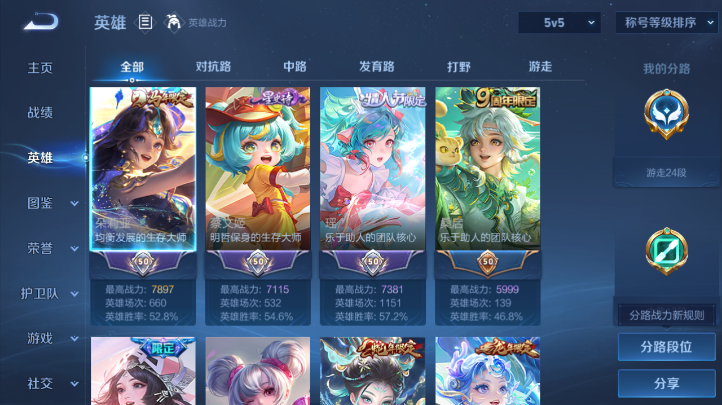The height and width of the screenshot is (405, 722).
Task: Go to 主页 in the sidebar
Action: 40,68
